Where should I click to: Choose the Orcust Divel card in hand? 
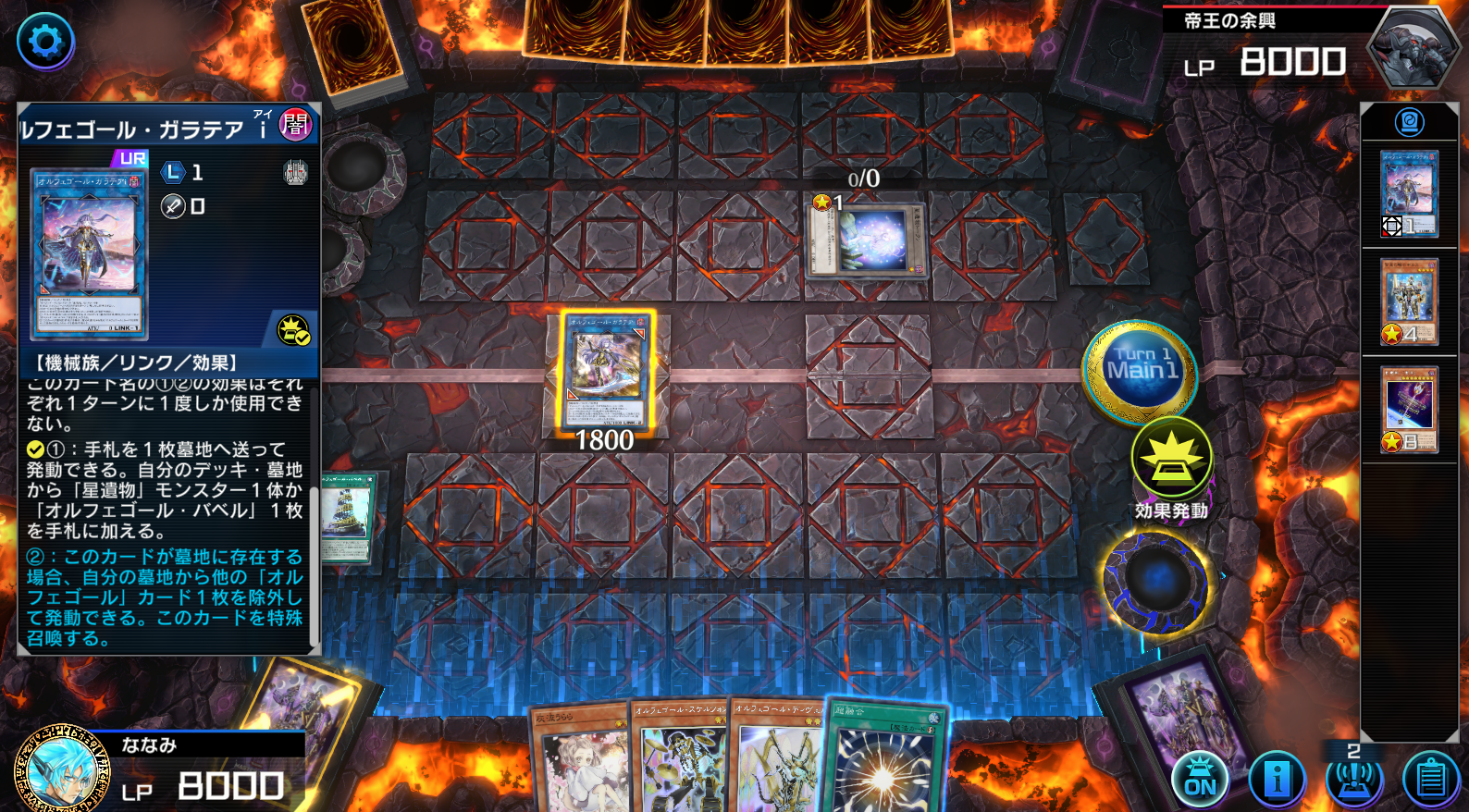click(x=779, y=758)
